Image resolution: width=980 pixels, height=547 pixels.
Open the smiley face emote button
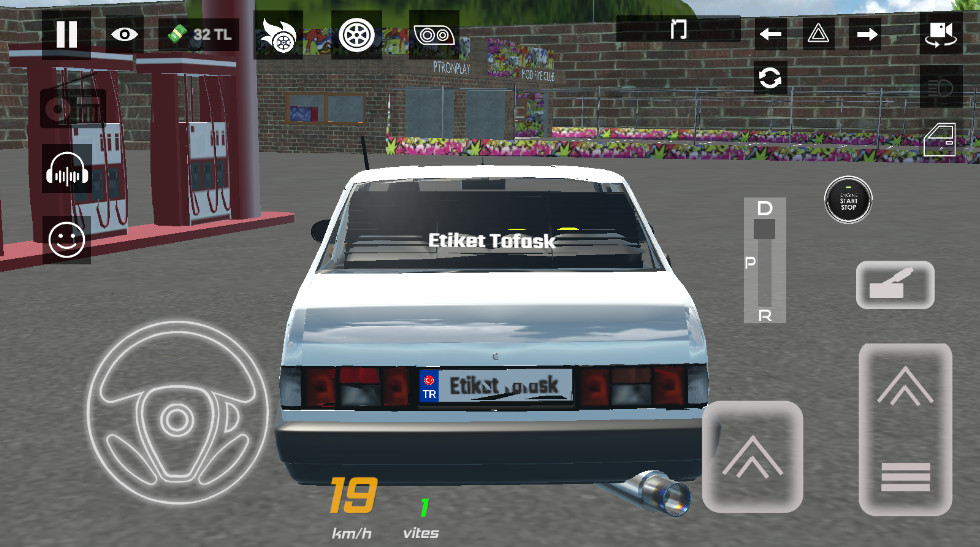coord(68,240)
